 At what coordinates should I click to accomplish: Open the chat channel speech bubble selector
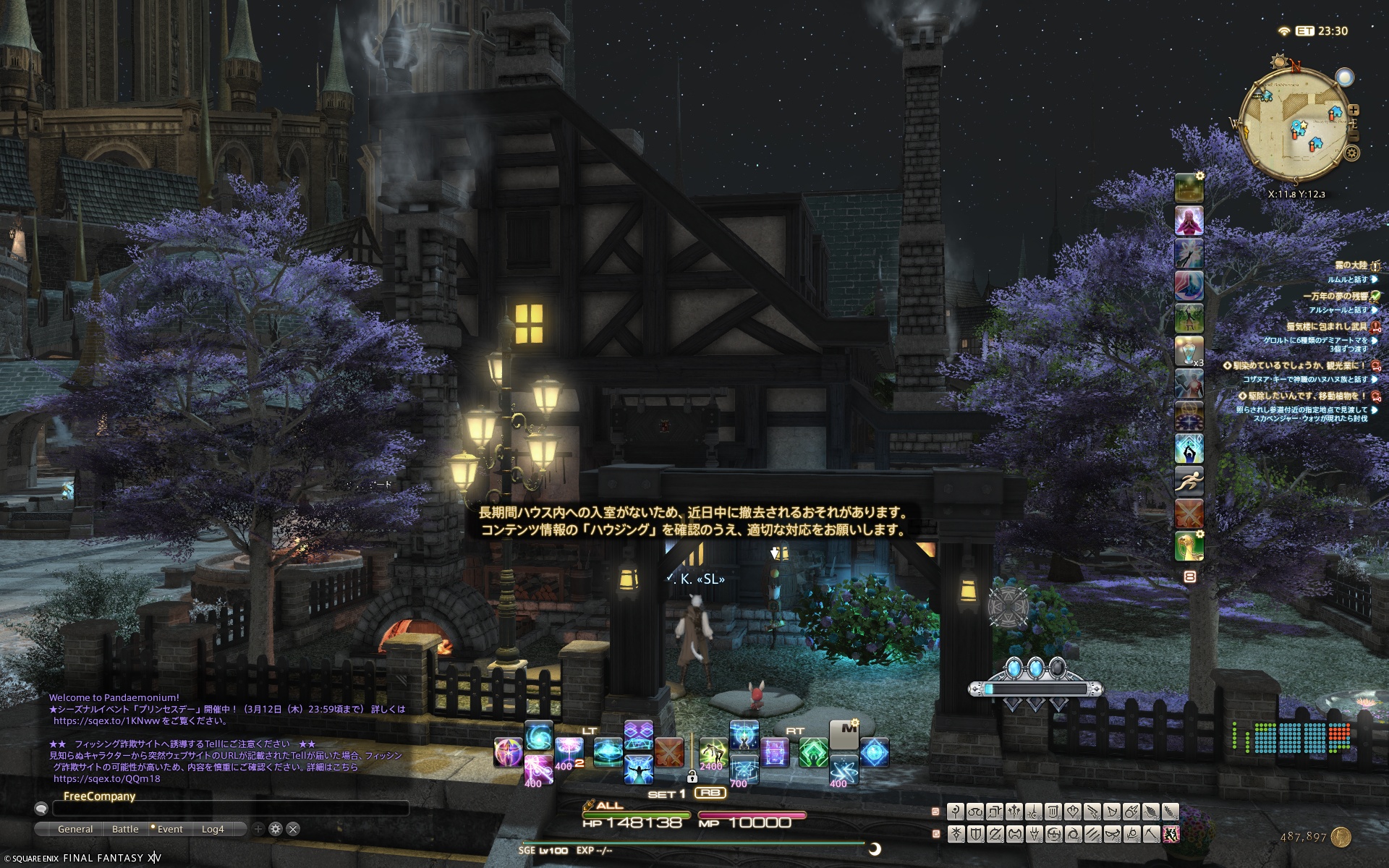click(41, 809)
